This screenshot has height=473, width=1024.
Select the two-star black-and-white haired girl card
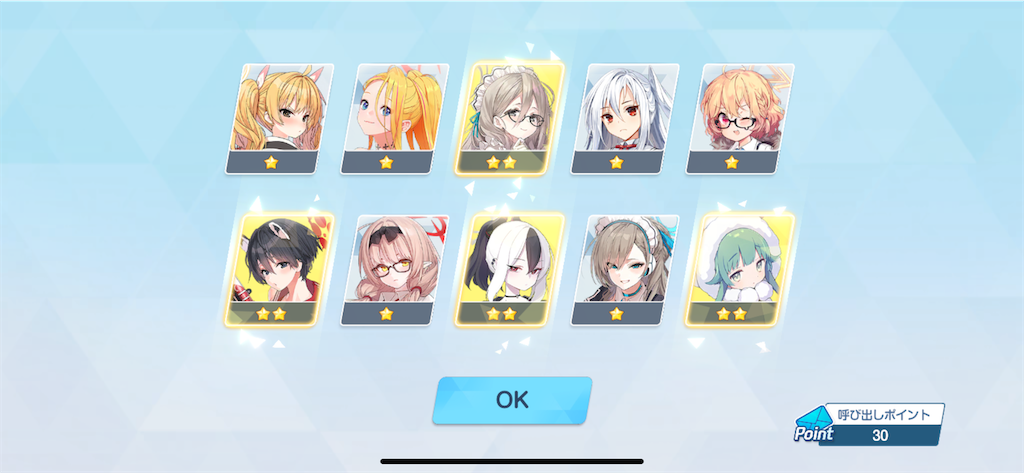tap(509, 268)
